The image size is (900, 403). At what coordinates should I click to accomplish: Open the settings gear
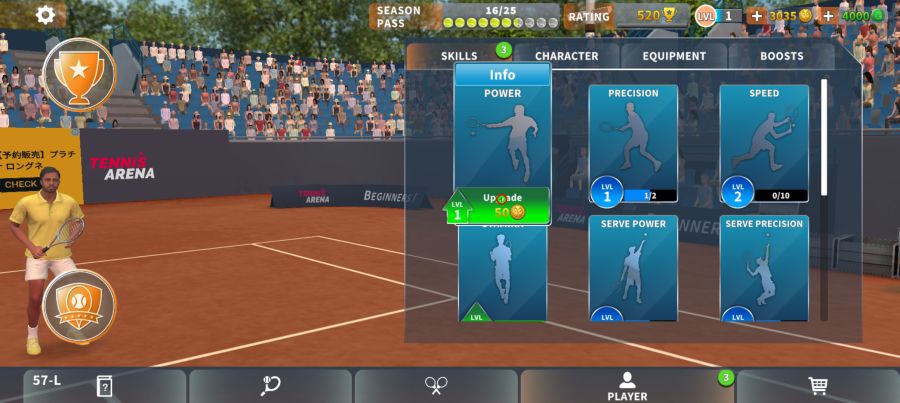tap(45, 15)
